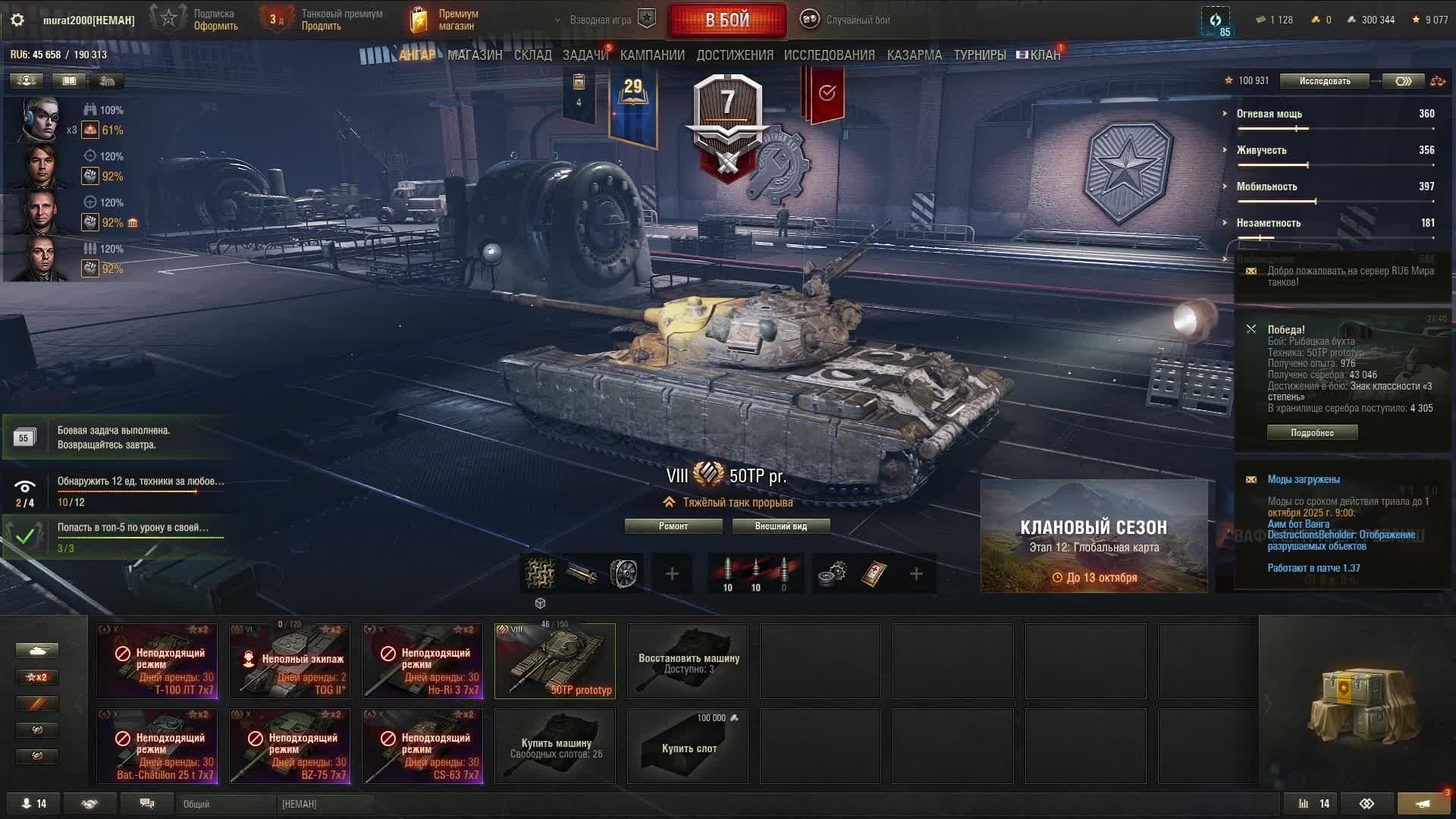Start battle with the red В БОЙ button

tap(727, 20)
